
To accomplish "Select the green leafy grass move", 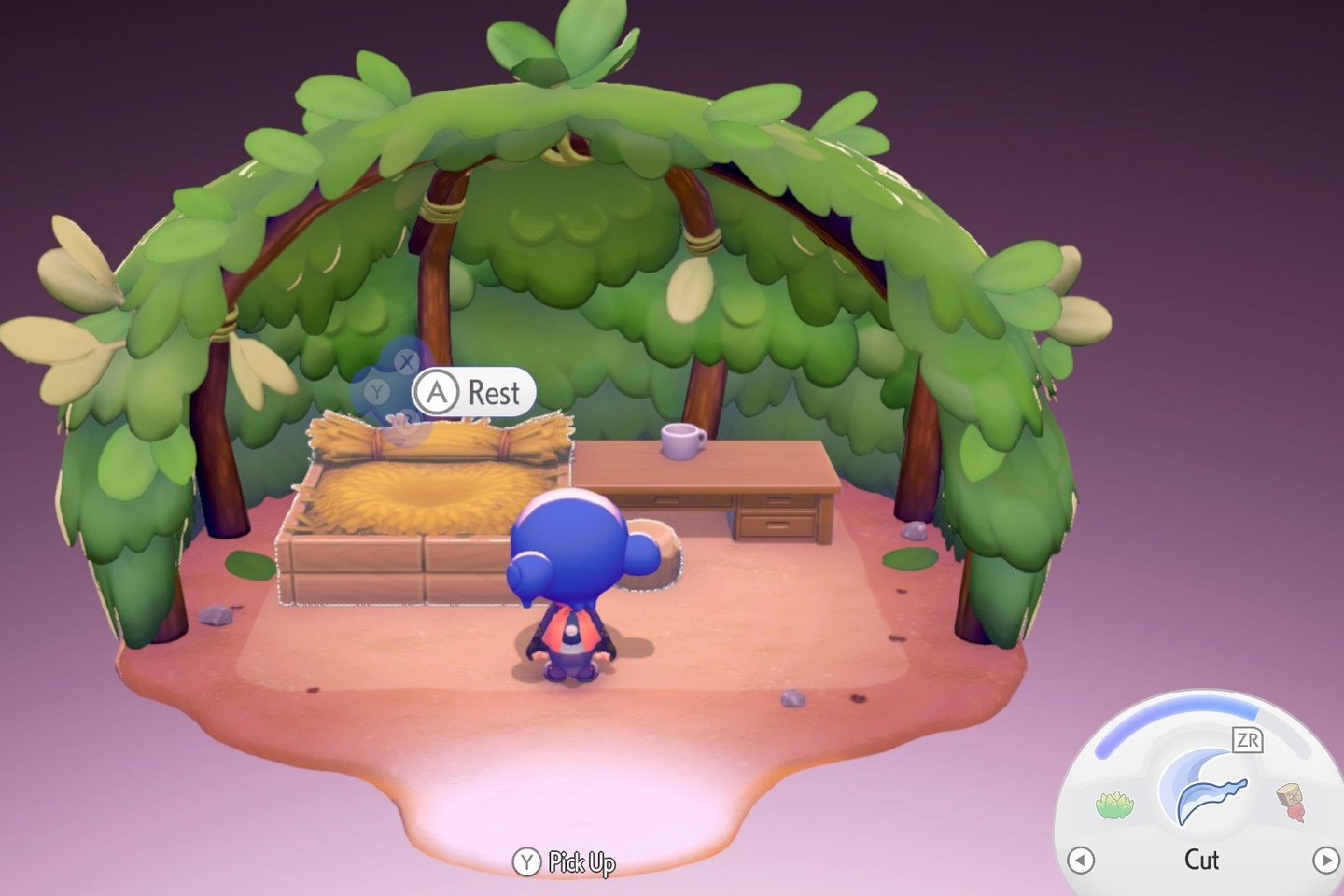I will (1114, 804).
